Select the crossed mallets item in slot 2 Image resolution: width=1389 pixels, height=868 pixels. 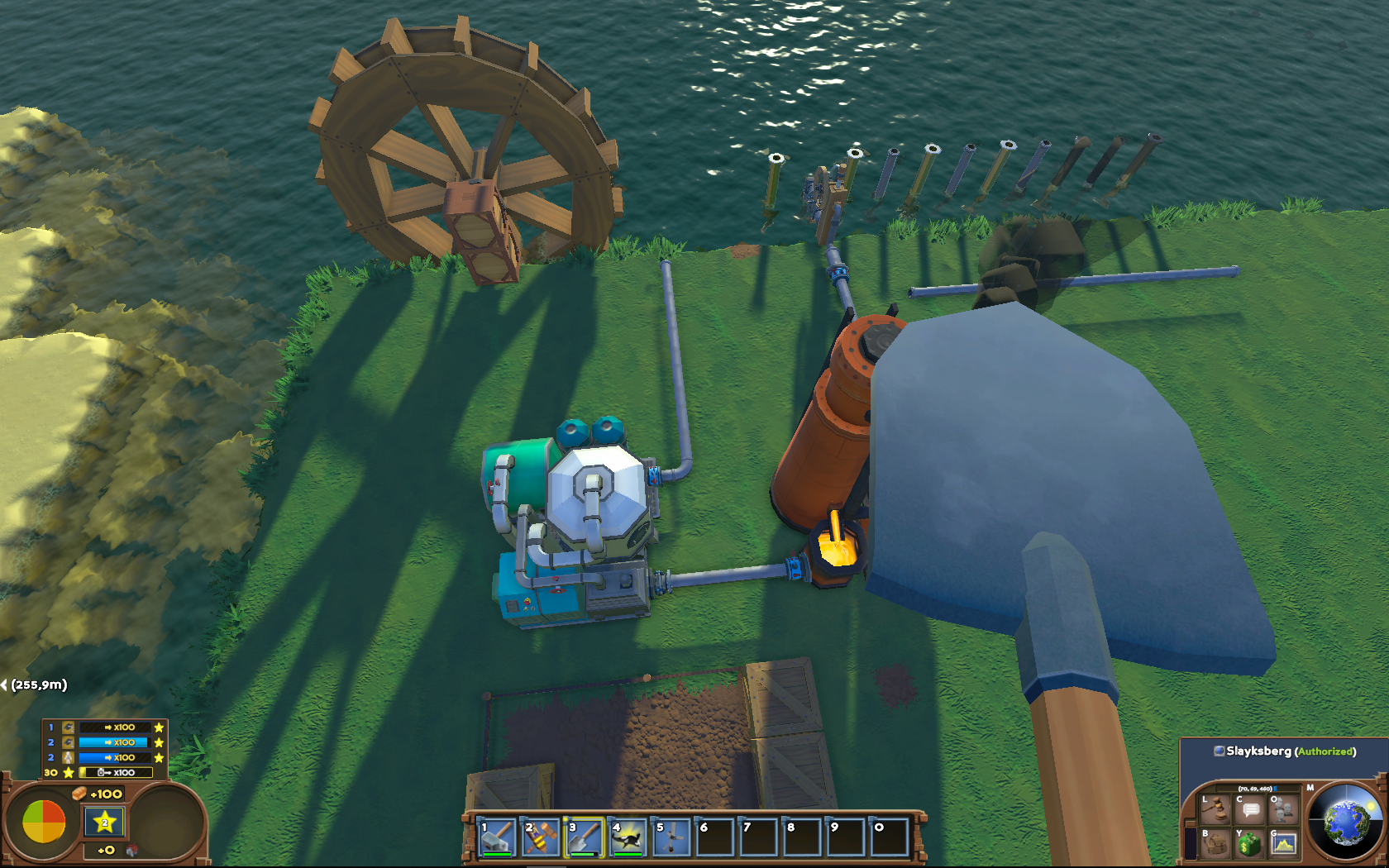pos(541,837)
